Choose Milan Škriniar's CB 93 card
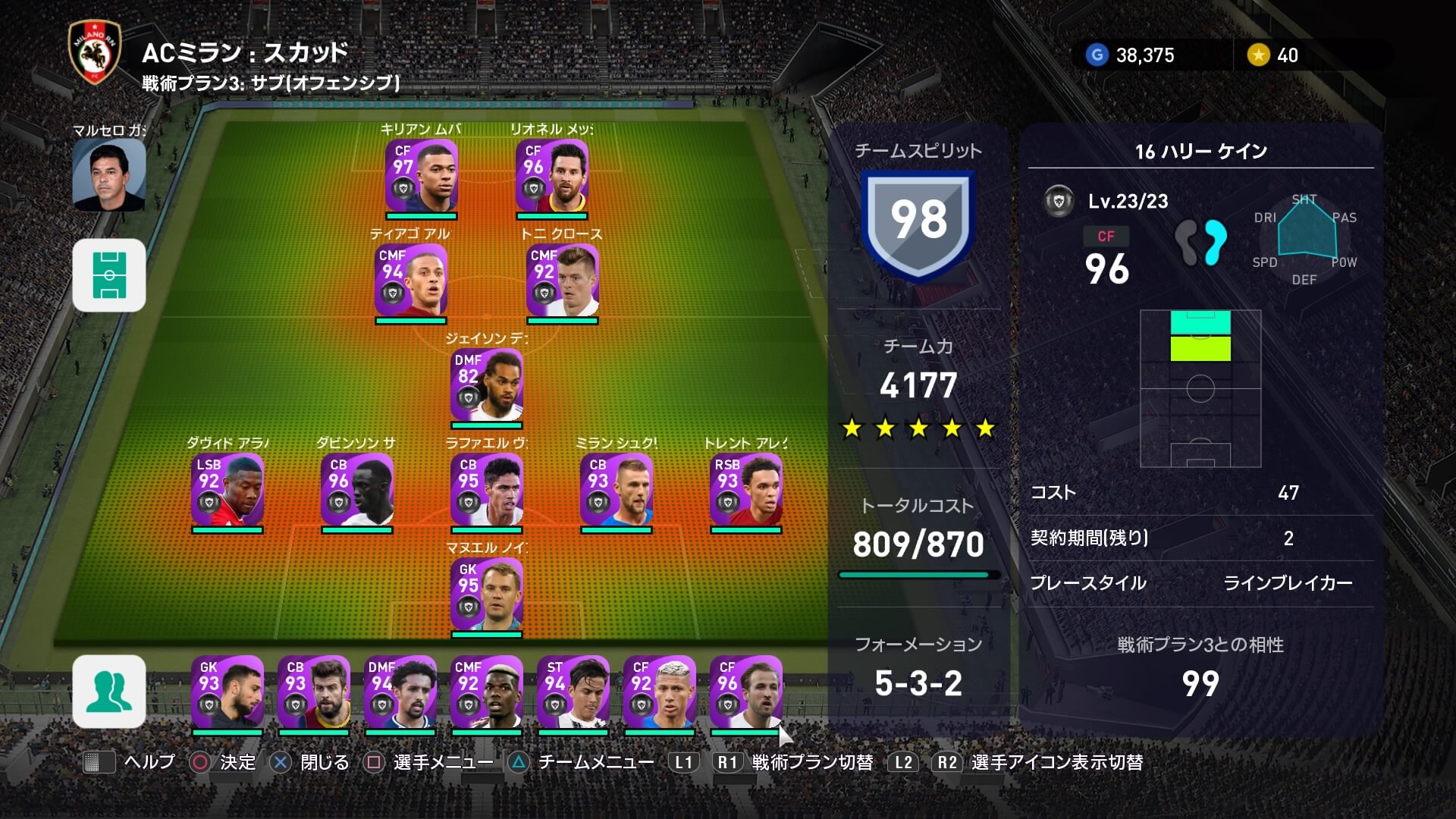Viewport: 1456px width, 819px height. click(x=617, y=489)
